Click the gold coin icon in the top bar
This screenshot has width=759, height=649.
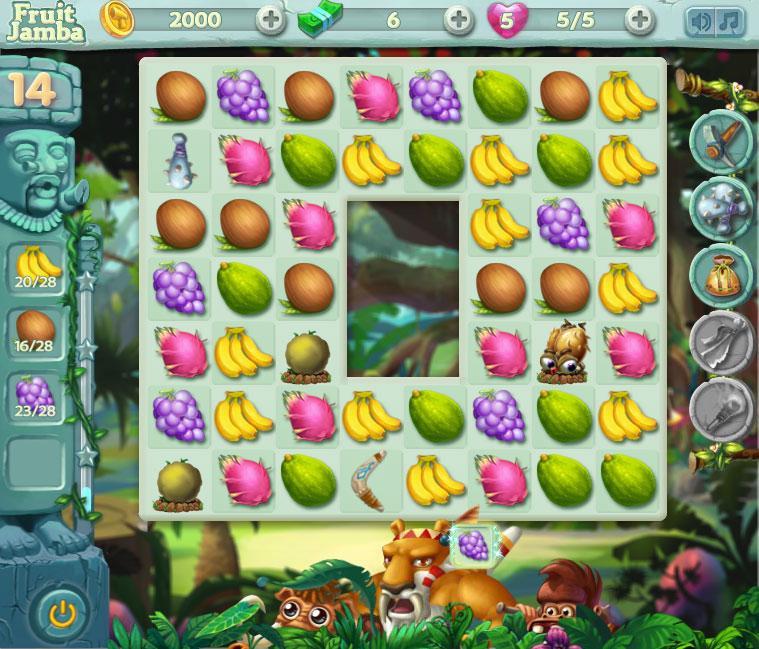(x=118, y=19)
